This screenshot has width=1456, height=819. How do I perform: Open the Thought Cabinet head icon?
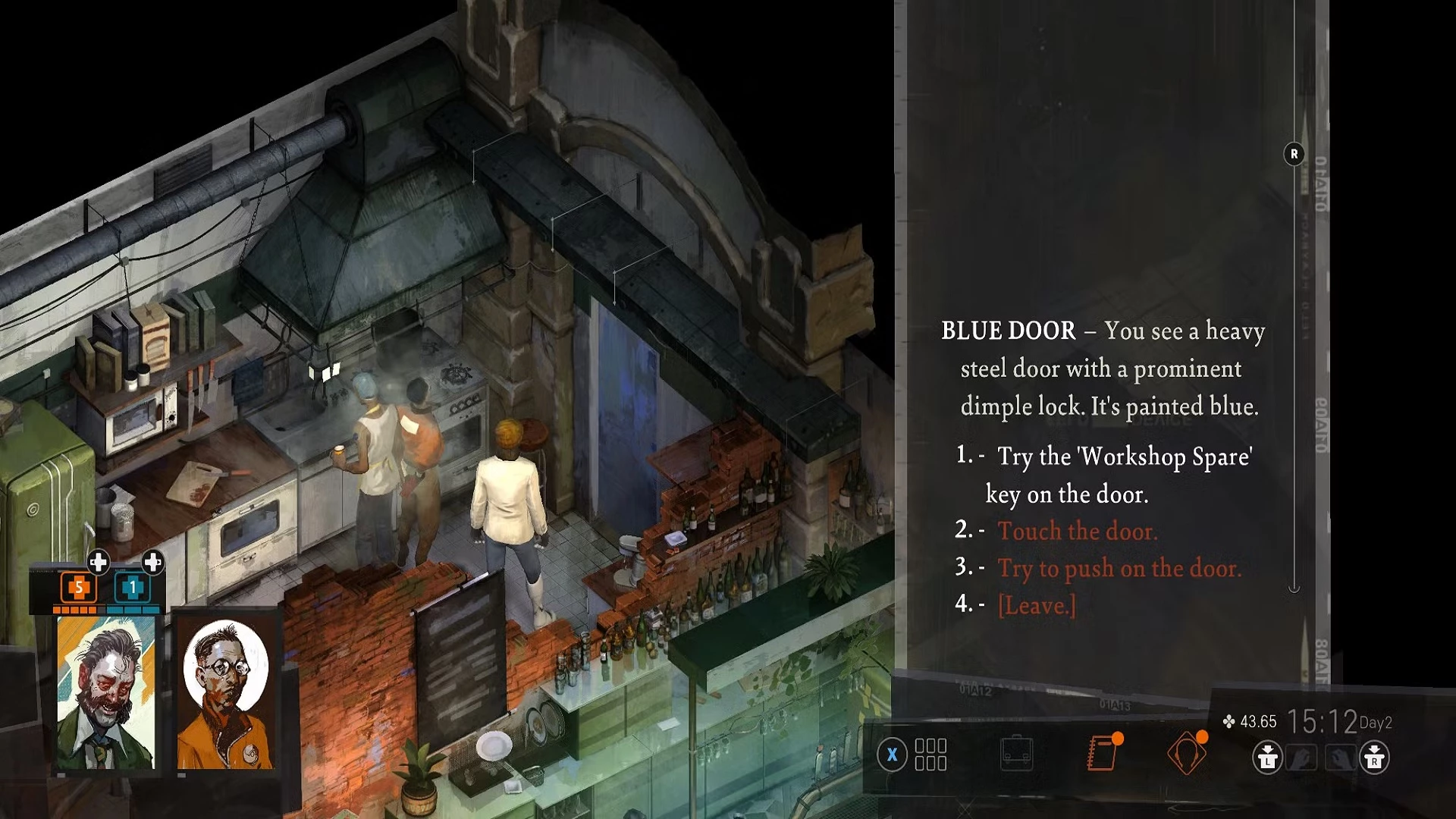click(1186, 753)
